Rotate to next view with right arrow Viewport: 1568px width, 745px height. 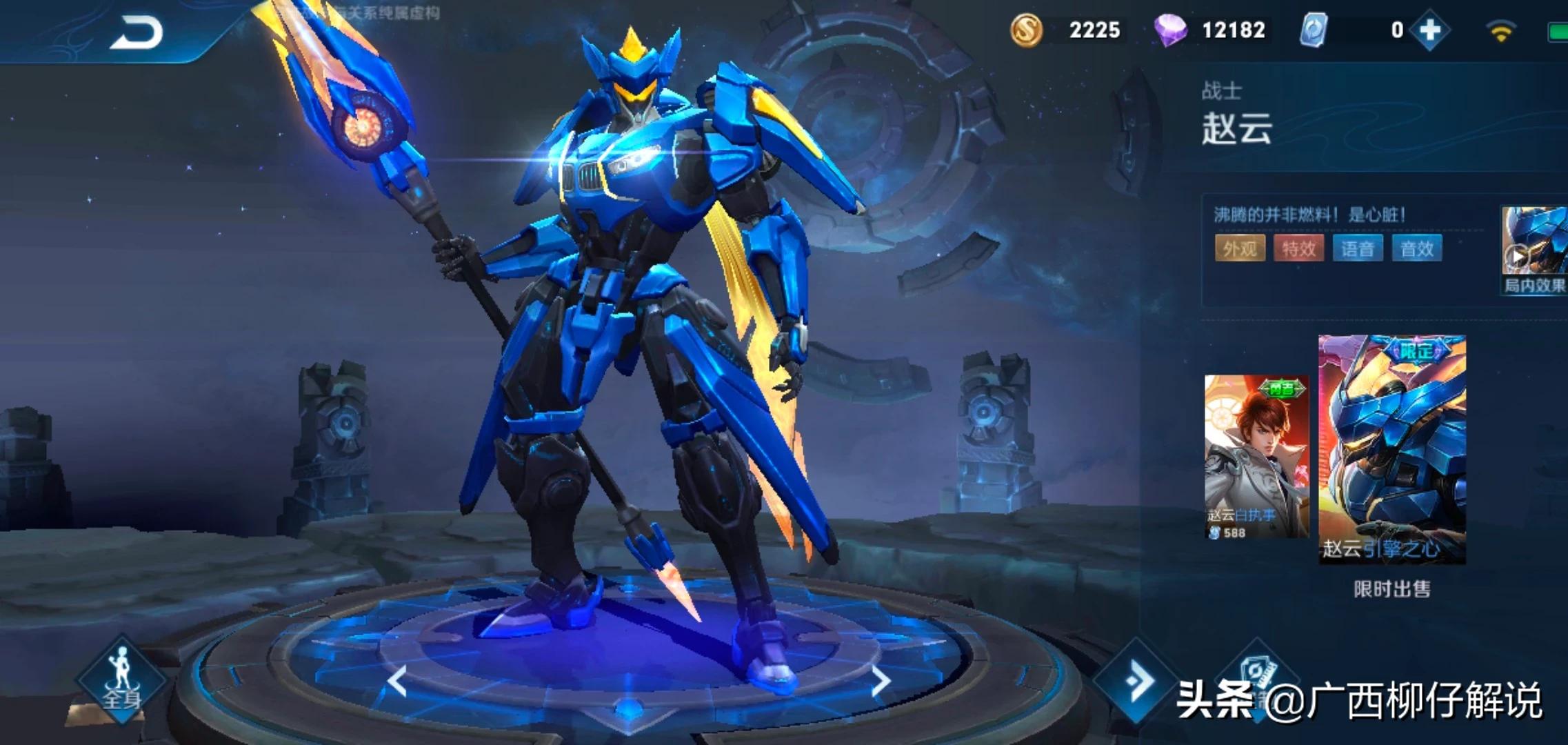coord(881,682)
